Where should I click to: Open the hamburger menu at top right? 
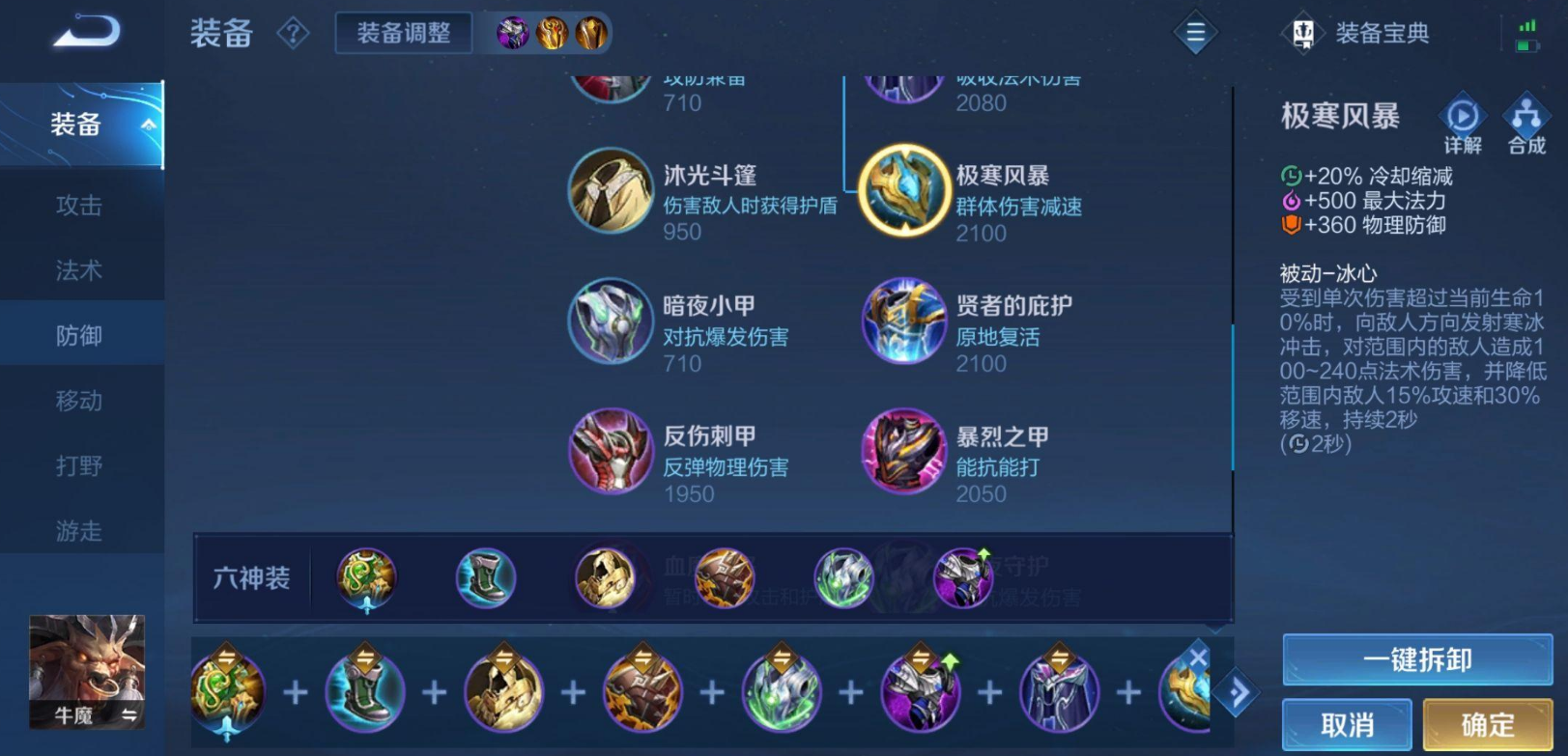1195,32
